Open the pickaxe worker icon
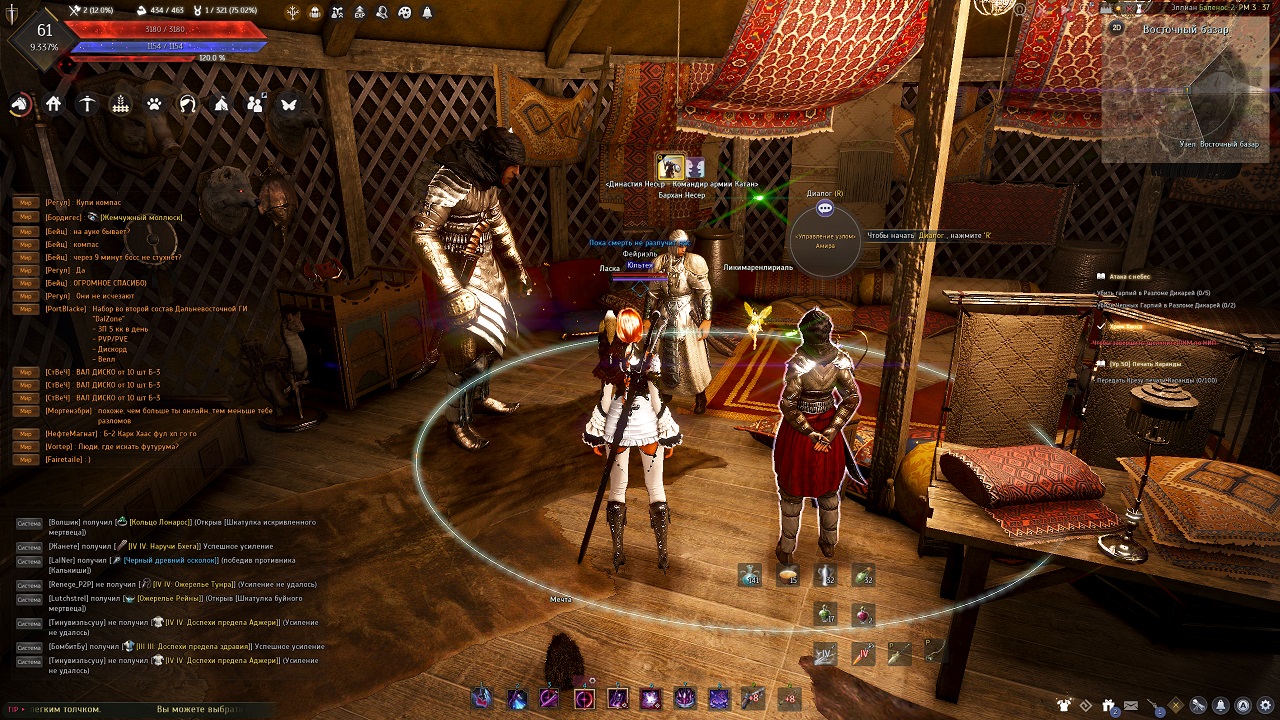The height and width of the screenshot is (720, 1280). (x=88, y=104)
